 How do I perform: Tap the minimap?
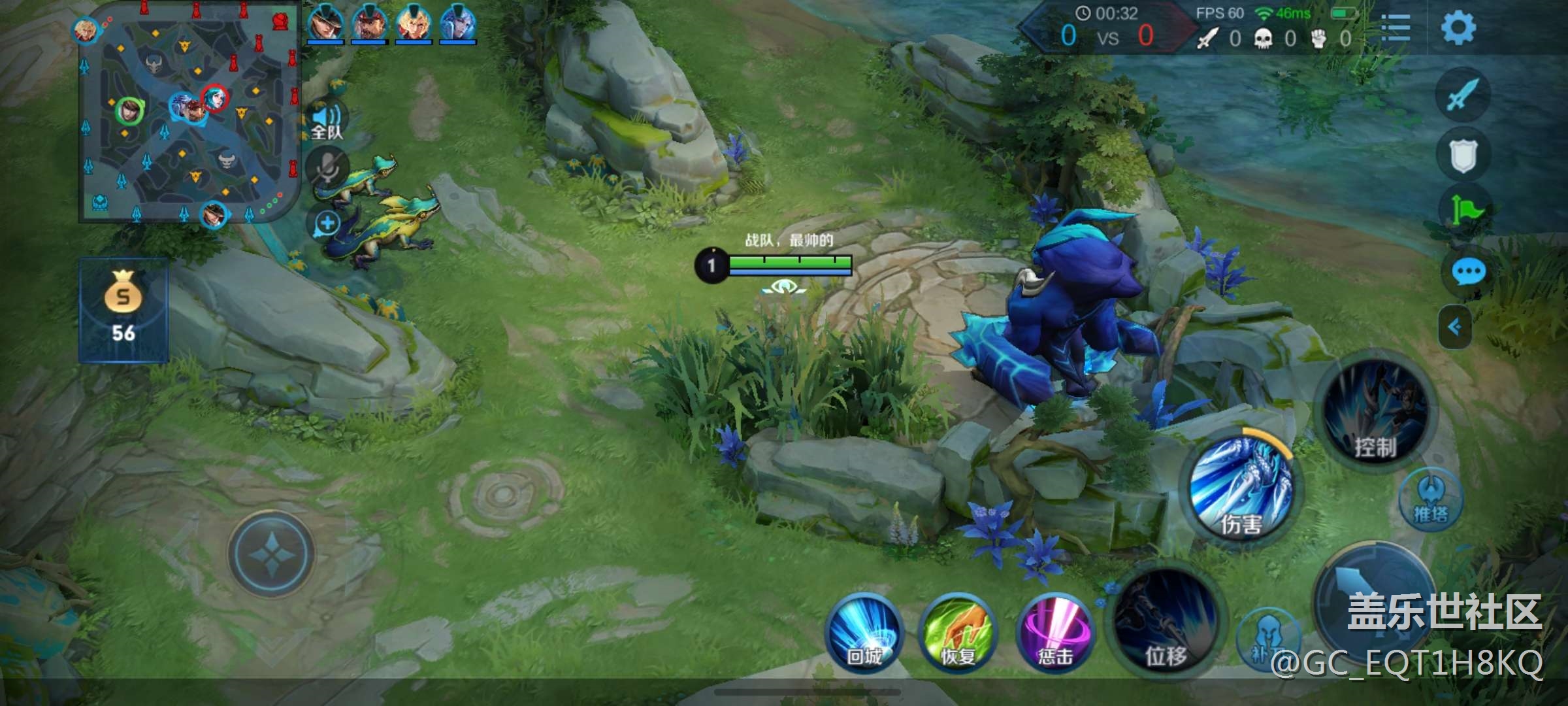pos(188,112)
